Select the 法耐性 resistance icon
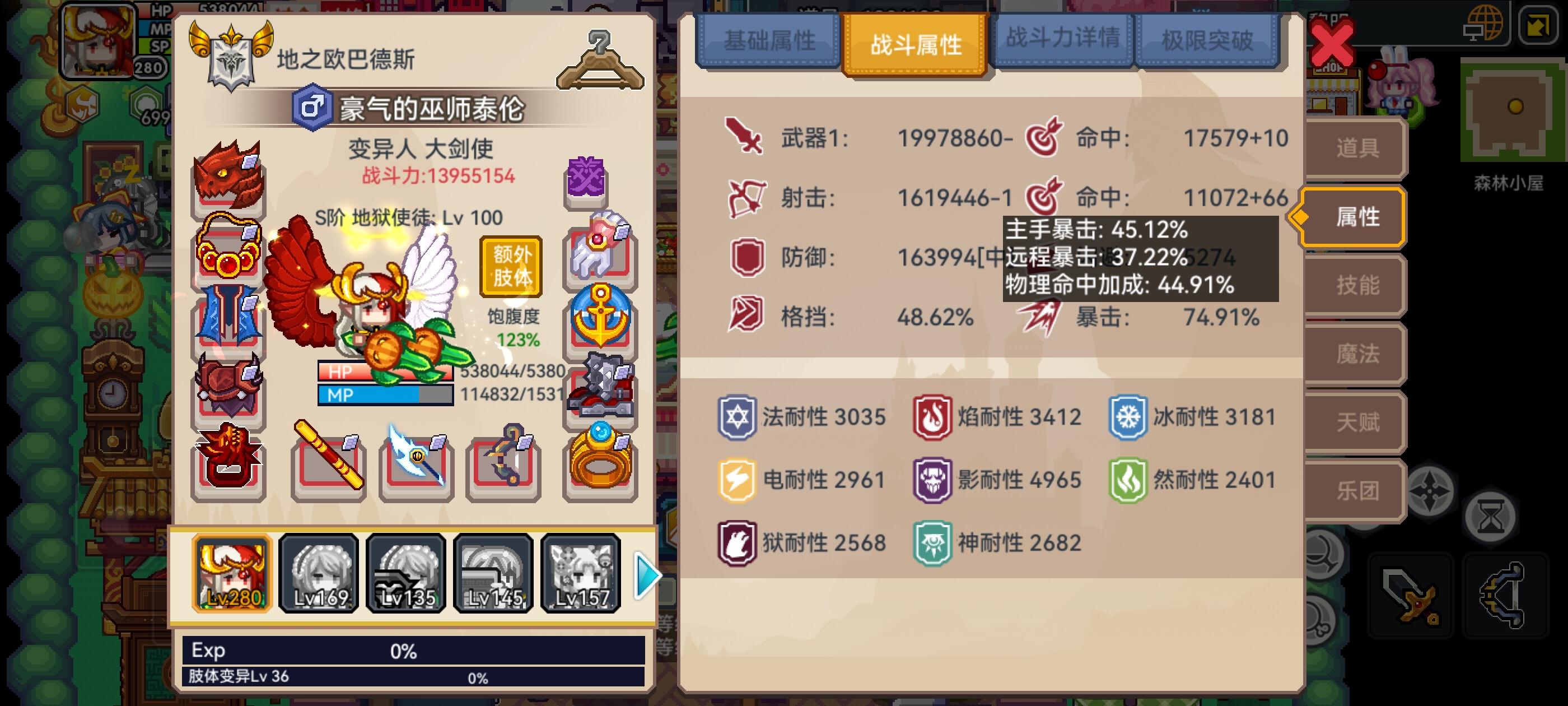Viewport: 1568px width, 706px height. pyautogui.click(x=736, y=416)
